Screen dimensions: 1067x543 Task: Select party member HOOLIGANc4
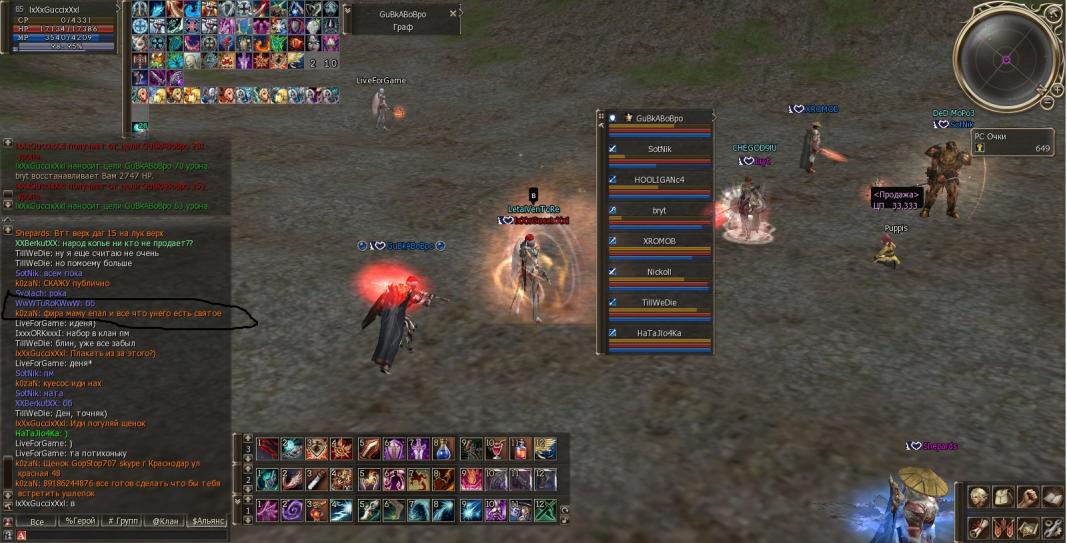[x=659, y=180]
